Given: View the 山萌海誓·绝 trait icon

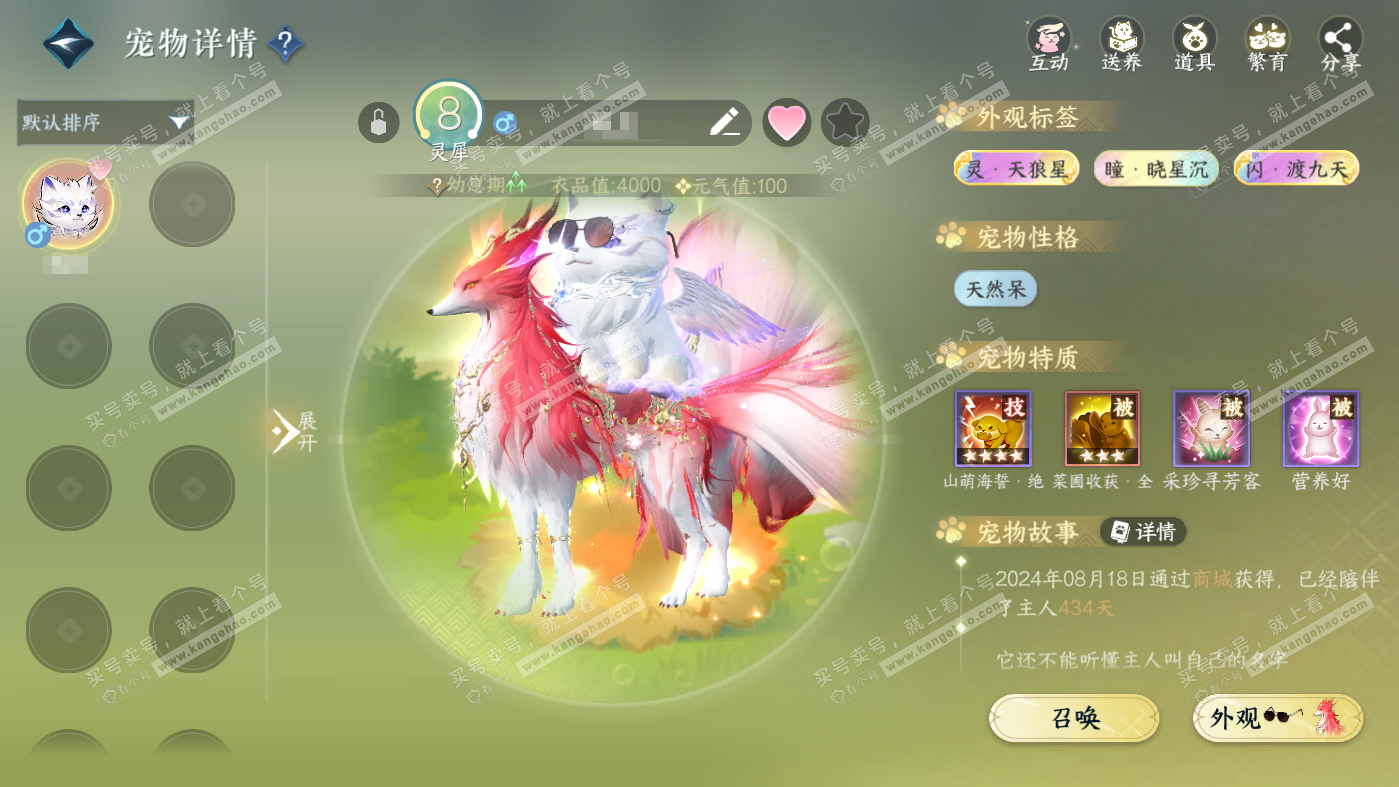Looking at the screenshot, I should click(993, 429).
